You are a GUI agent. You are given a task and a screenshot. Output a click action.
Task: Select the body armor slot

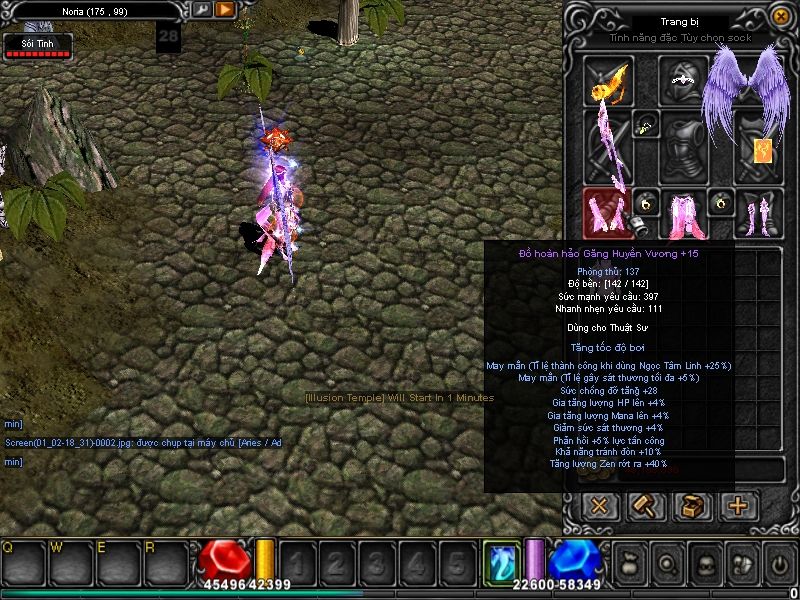click(x=685, y=148)
